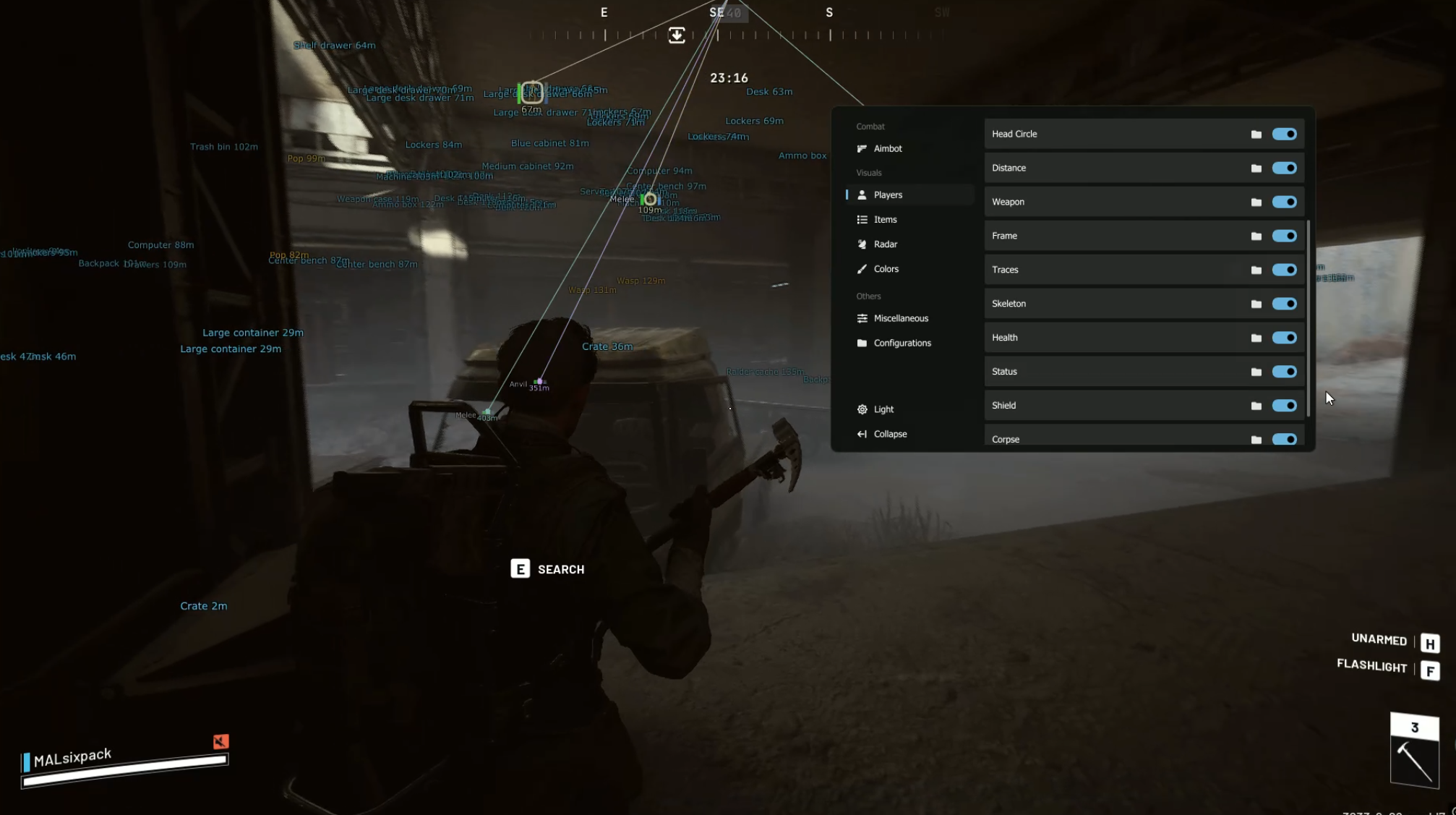The image size is (1456, 815).
Task: Select the Players visuals tab
Action: click(887, 195)
